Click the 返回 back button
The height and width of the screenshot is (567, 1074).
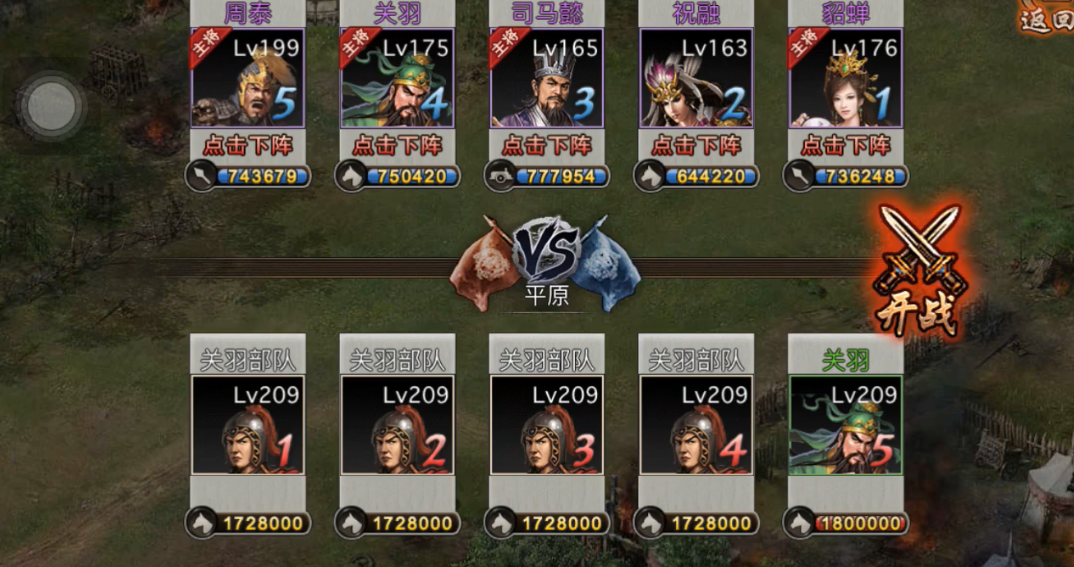click(1047, 20)
